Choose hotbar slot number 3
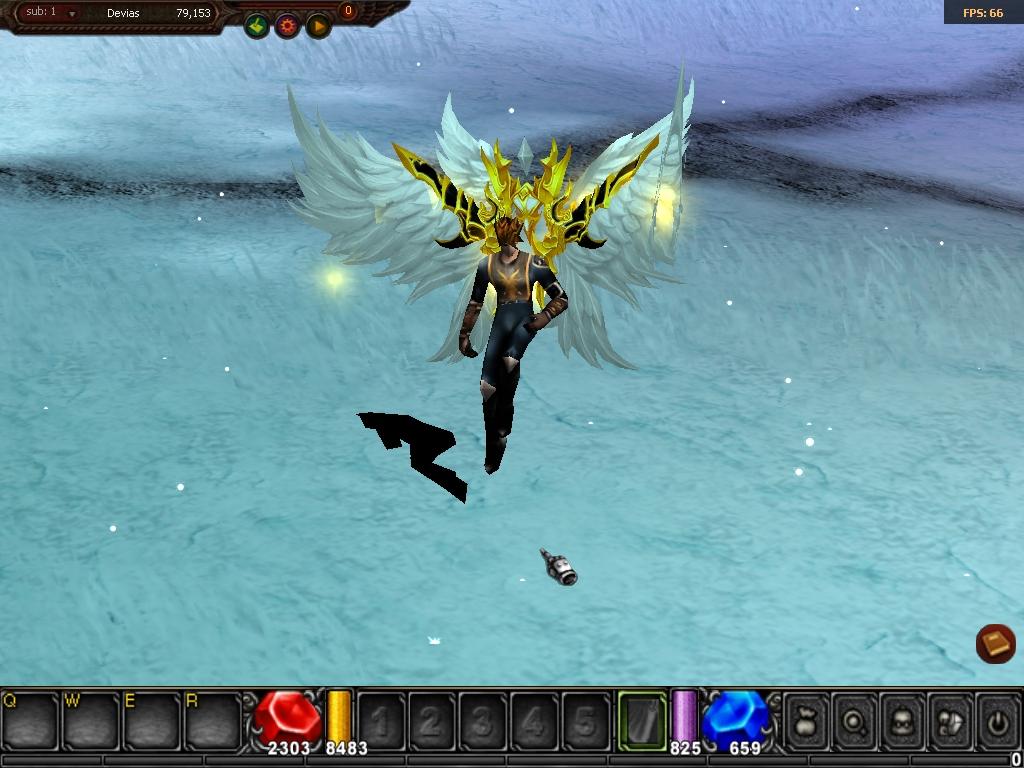This screenshot has height=768, width=1024. pos(483,721)
